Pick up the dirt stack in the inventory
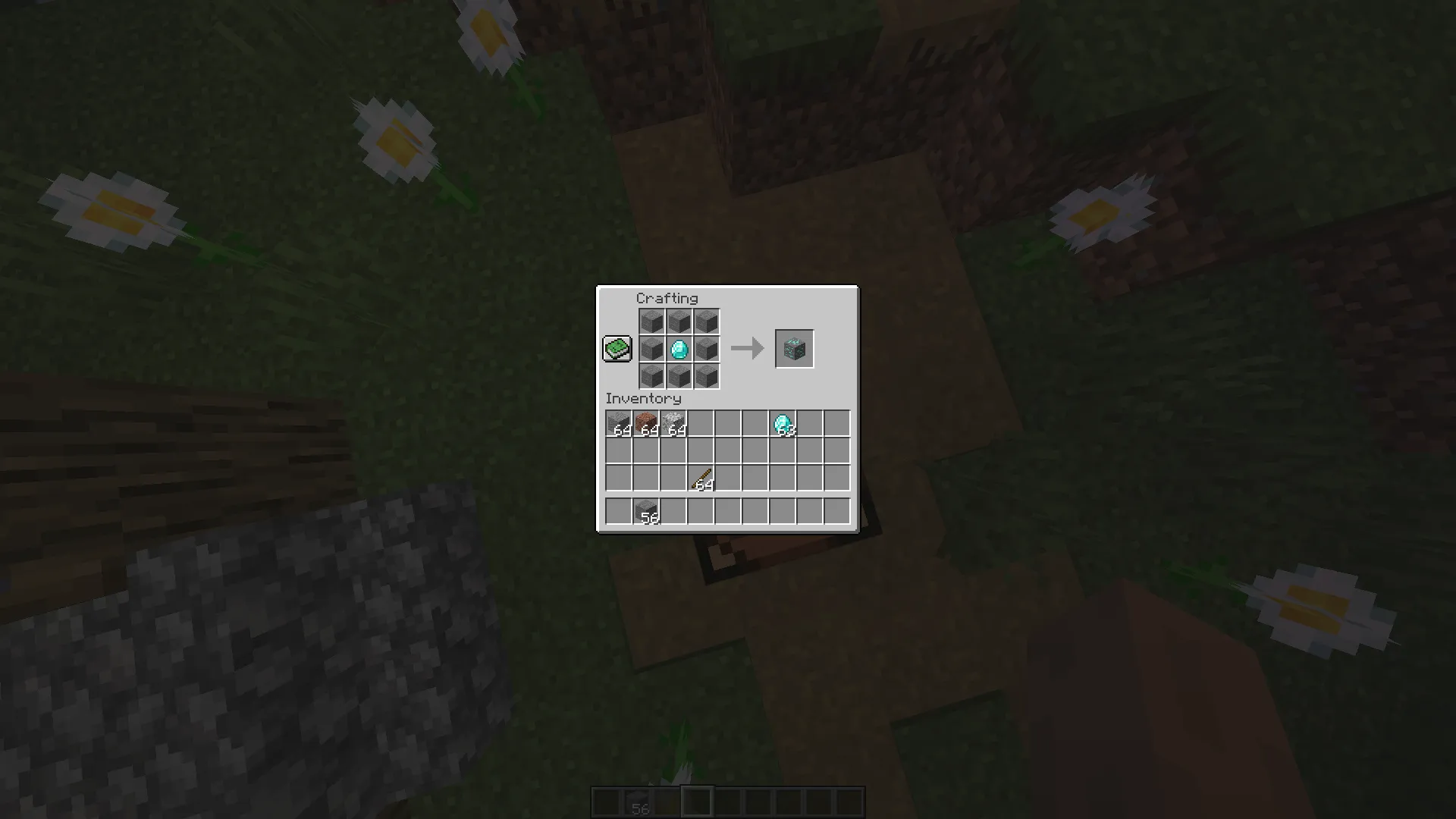This screenshot has width=1456, height=819. click(x=645, y=422)
